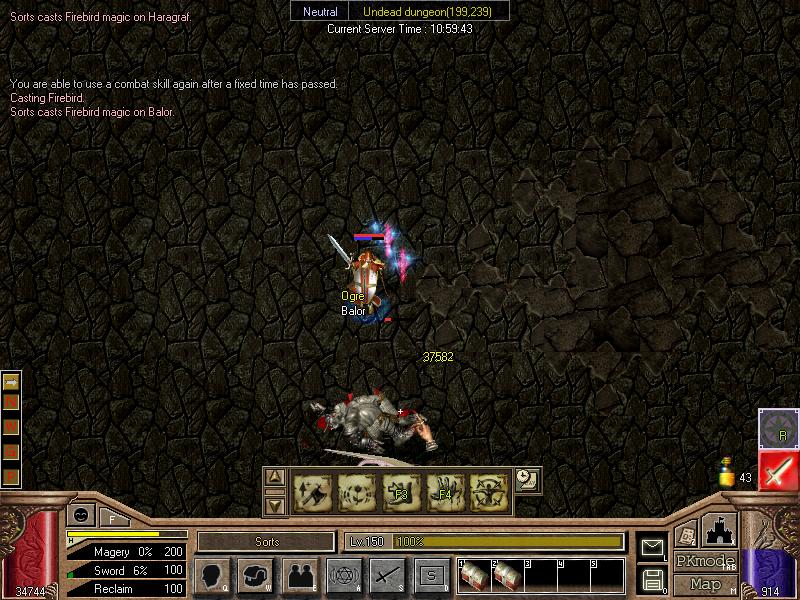The width and height of the screenshot is (800, 600).
Task: Activate the F3 skill scroll
Action: [401, 493]
